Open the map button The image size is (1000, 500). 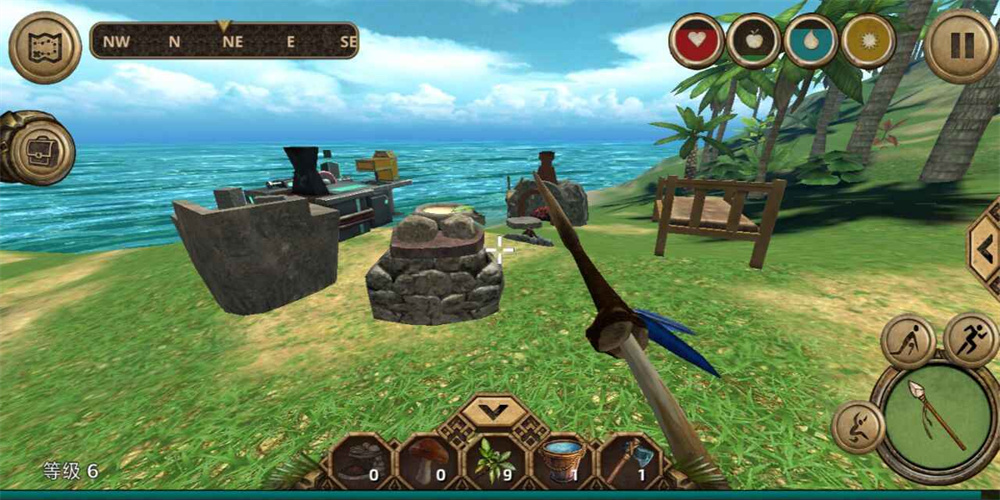(x=45, y=47)
